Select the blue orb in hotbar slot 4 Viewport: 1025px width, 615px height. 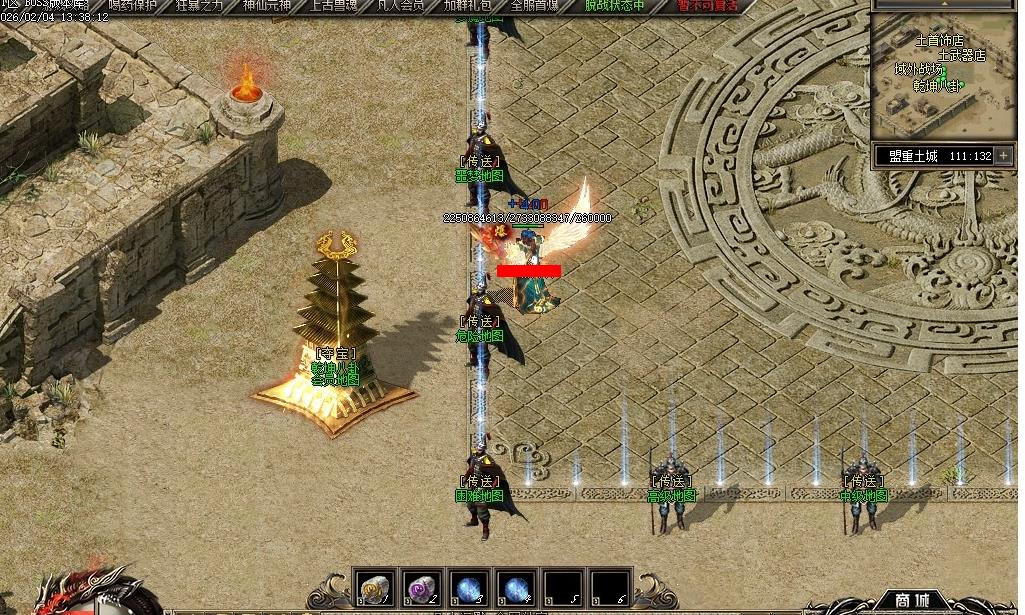coord(516,587)
